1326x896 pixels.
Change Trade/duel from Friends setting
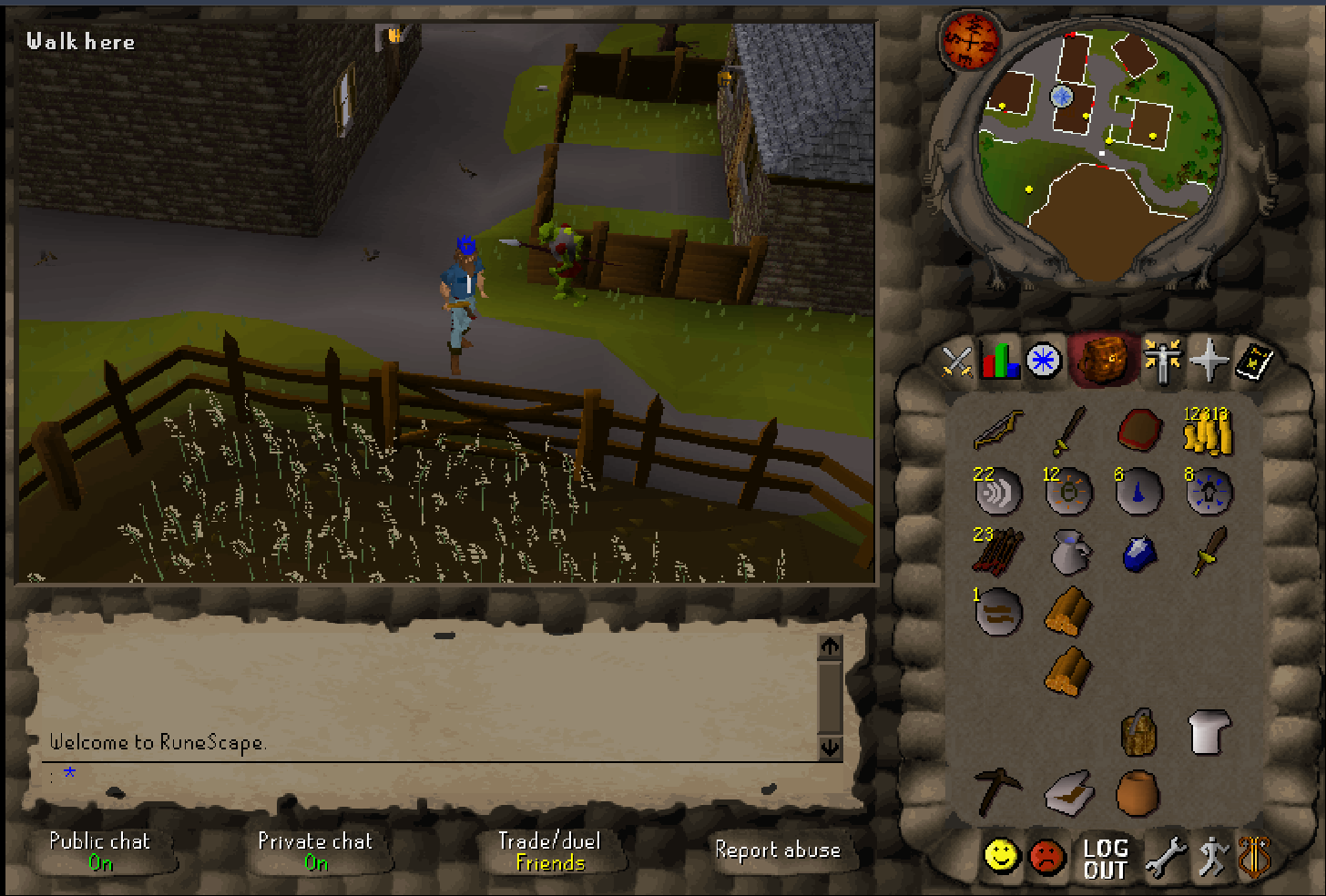[x=550, y=850]
